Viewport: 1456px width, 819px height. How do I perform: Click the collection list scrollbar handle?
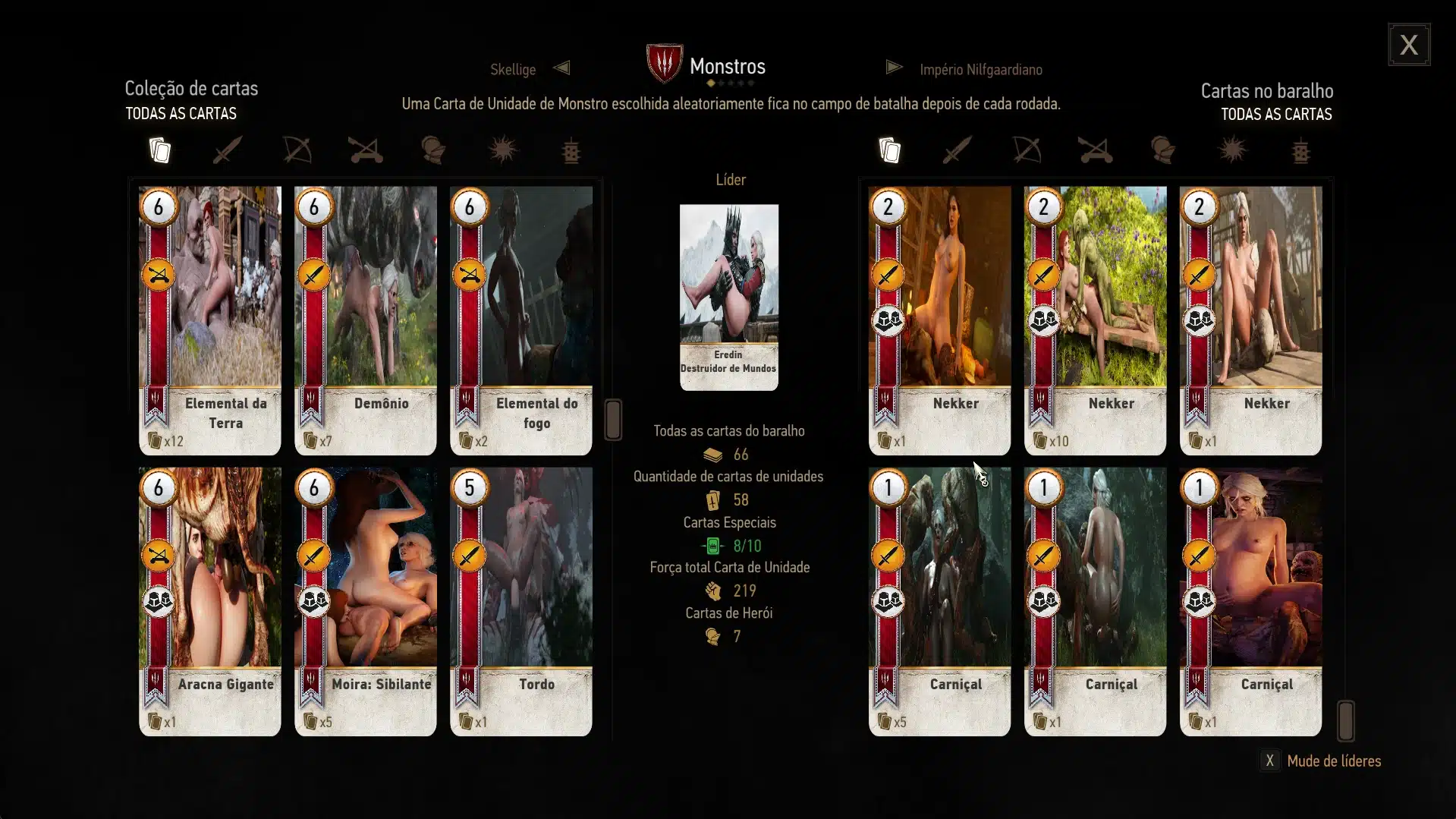(613, 419)
